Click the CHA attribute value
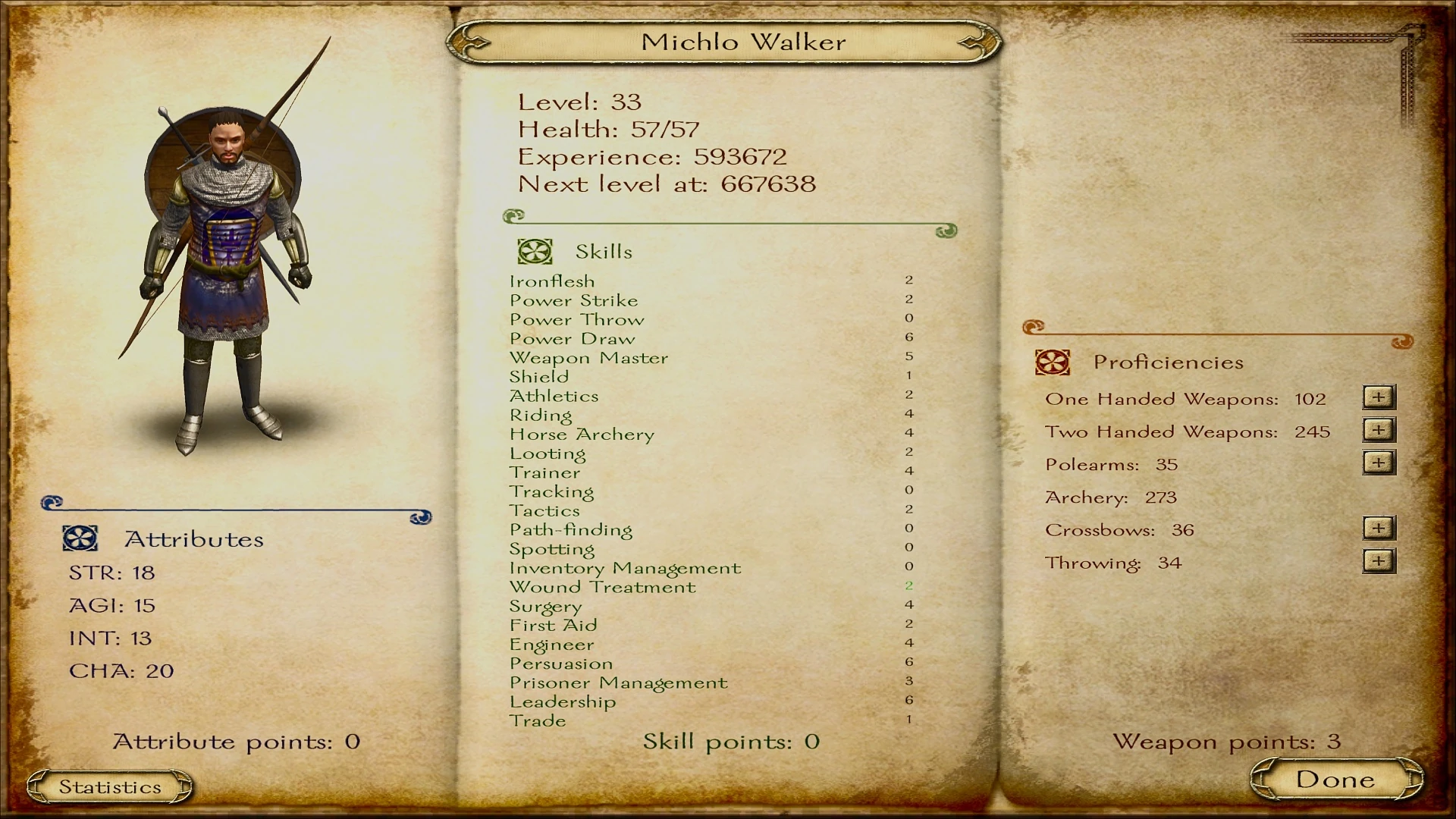This screenshot has width=1456, height=819. (159, 670)
